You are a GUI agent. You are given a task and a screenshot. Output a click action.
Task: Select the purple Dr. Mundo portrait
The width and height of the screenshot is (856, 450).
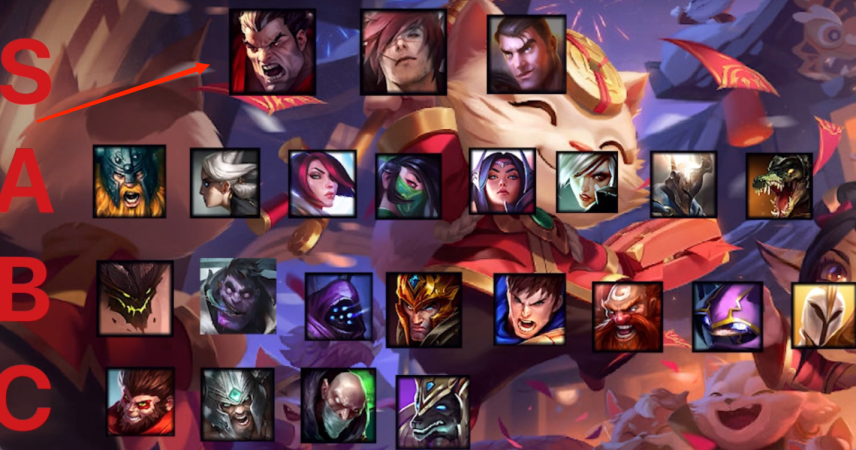(238, 296)
